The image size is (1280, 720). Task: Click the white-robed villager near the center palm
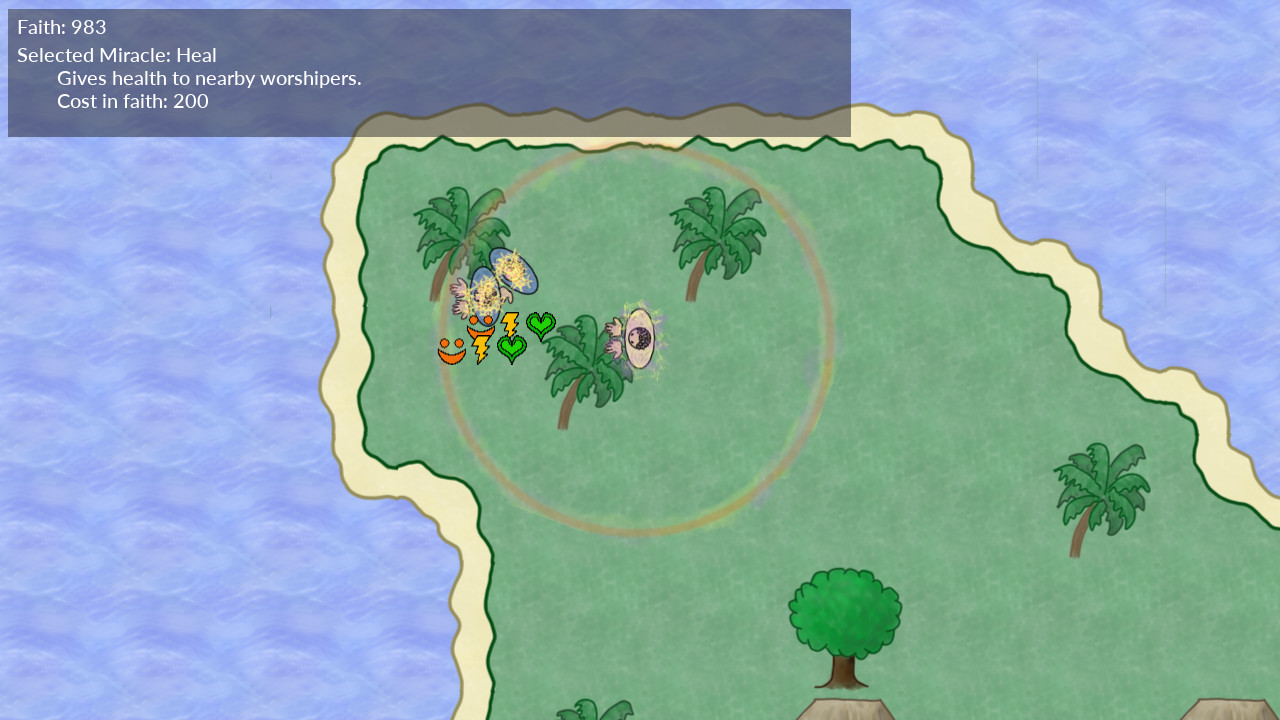[639, 338]
